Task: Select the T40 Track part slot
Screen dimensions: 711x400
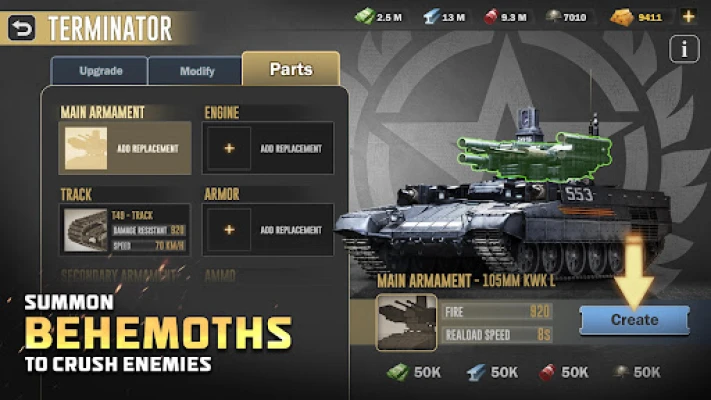Action: pos(125,230)
